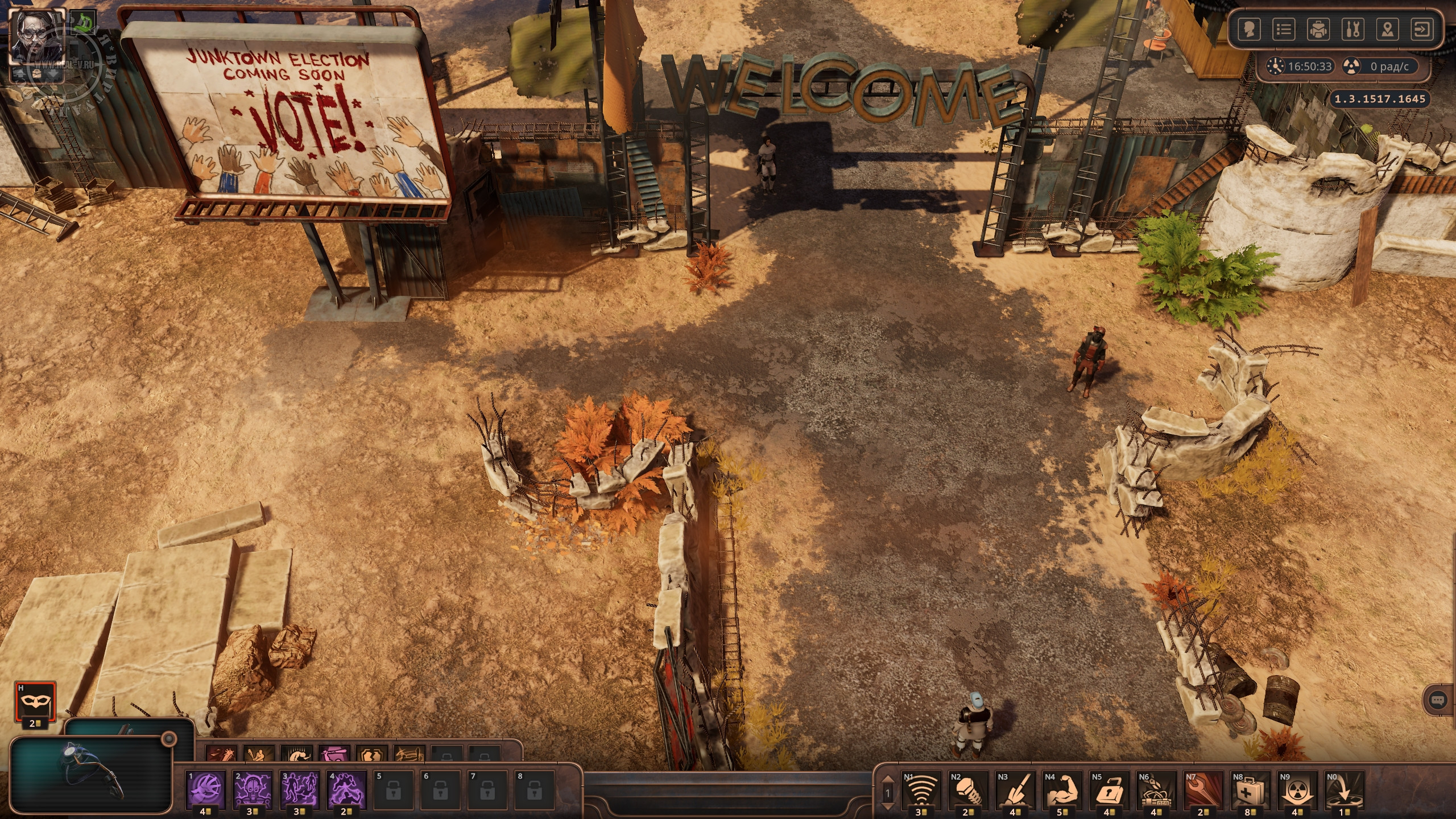The image size is (1456, 819).
Task: Open the chat bubble panel
Action: 1437,700
